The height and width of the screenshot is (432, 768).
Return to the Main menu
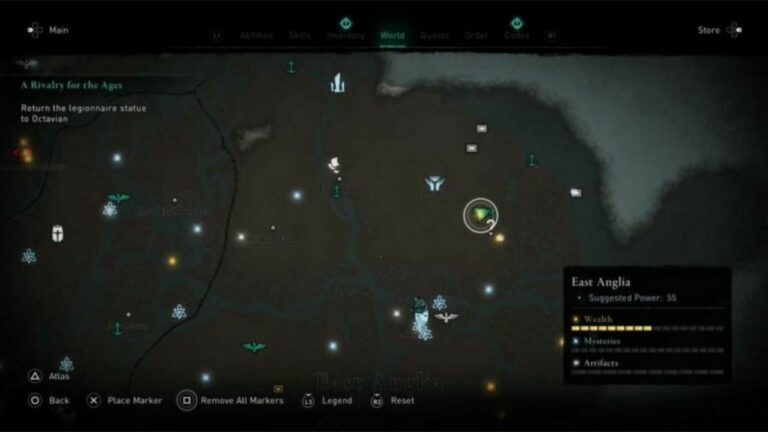tap(57, 30)
